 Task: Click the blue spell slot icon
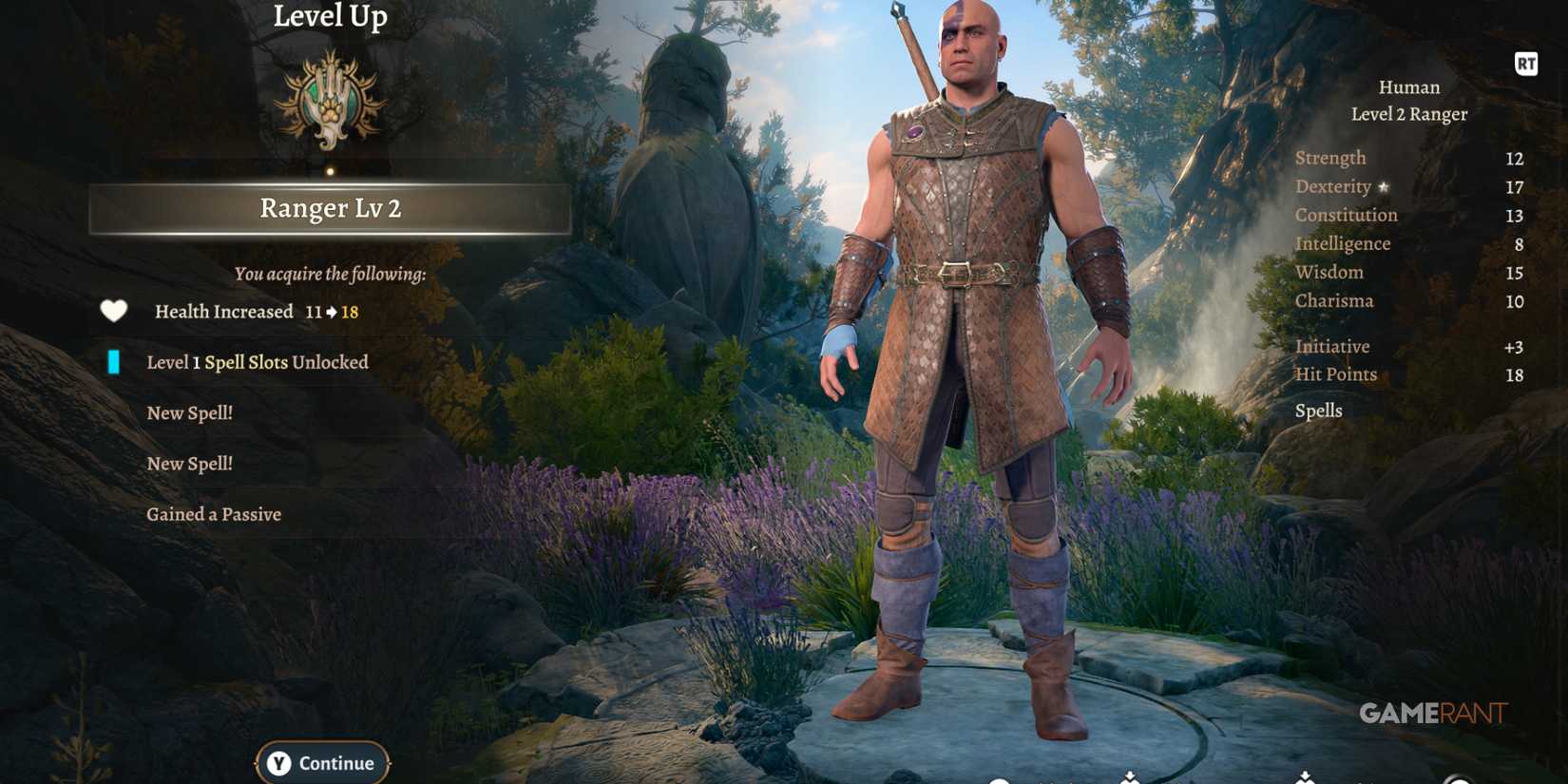coord(115,361)
